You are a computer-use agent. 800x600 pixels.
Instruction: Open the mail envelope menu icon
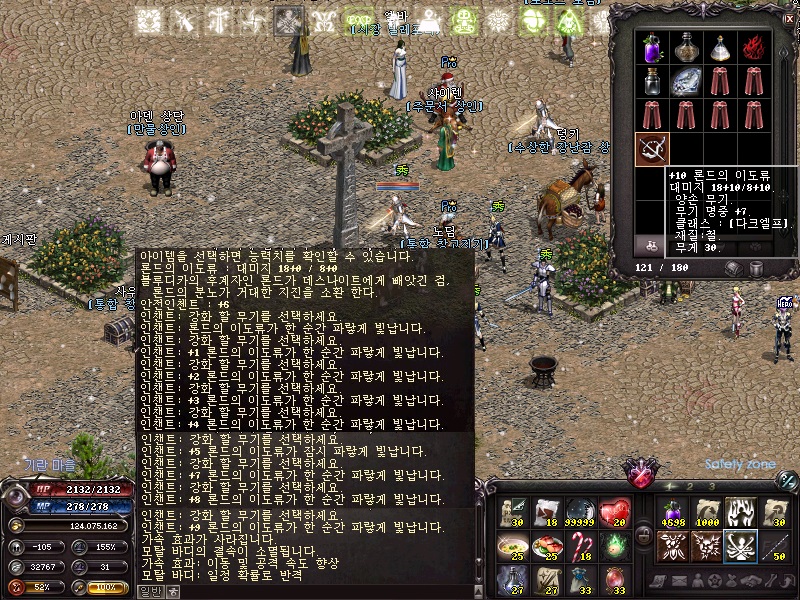(x=678, y=581)
